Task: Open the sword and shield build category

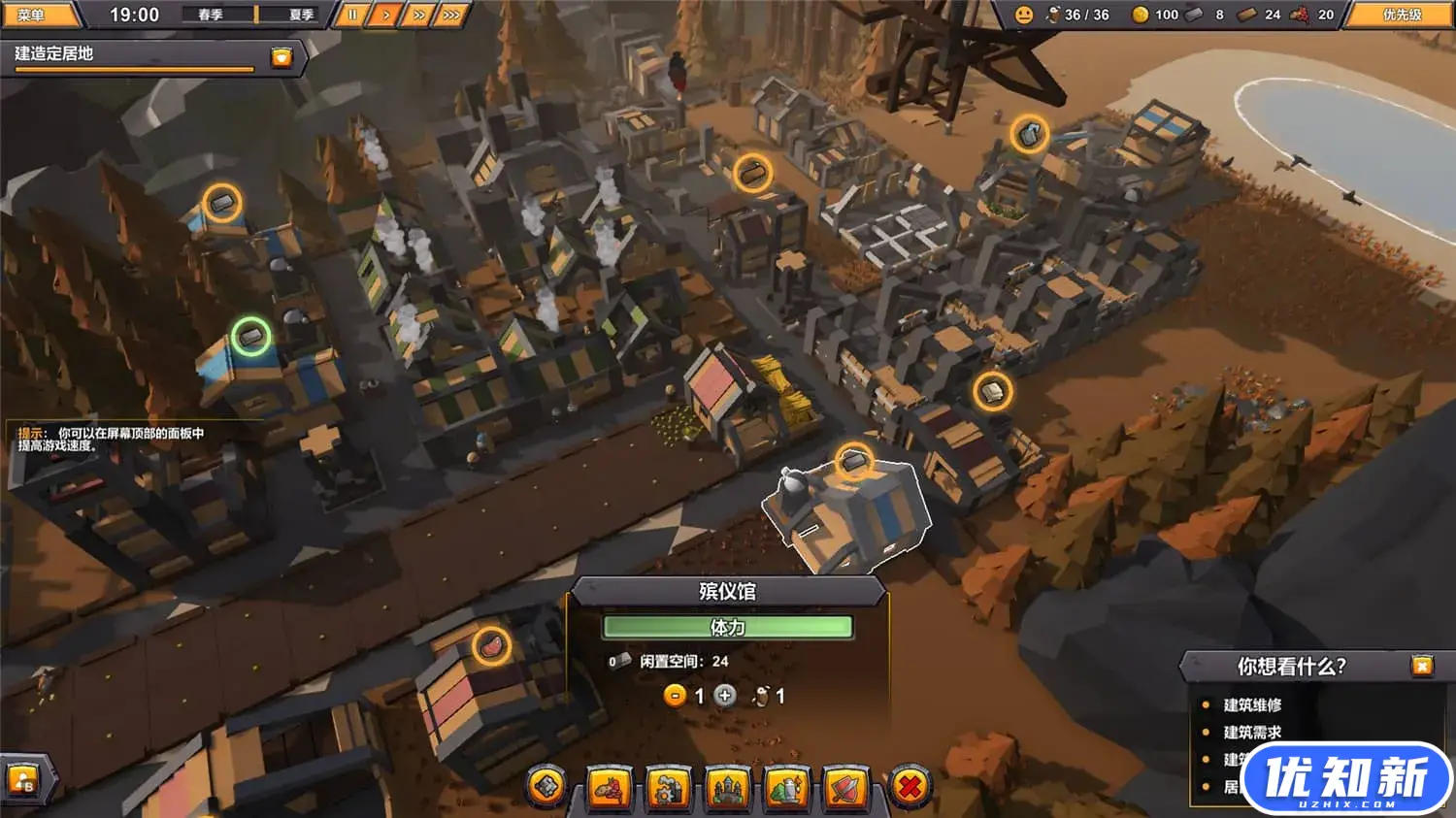Action: [846, 787]
